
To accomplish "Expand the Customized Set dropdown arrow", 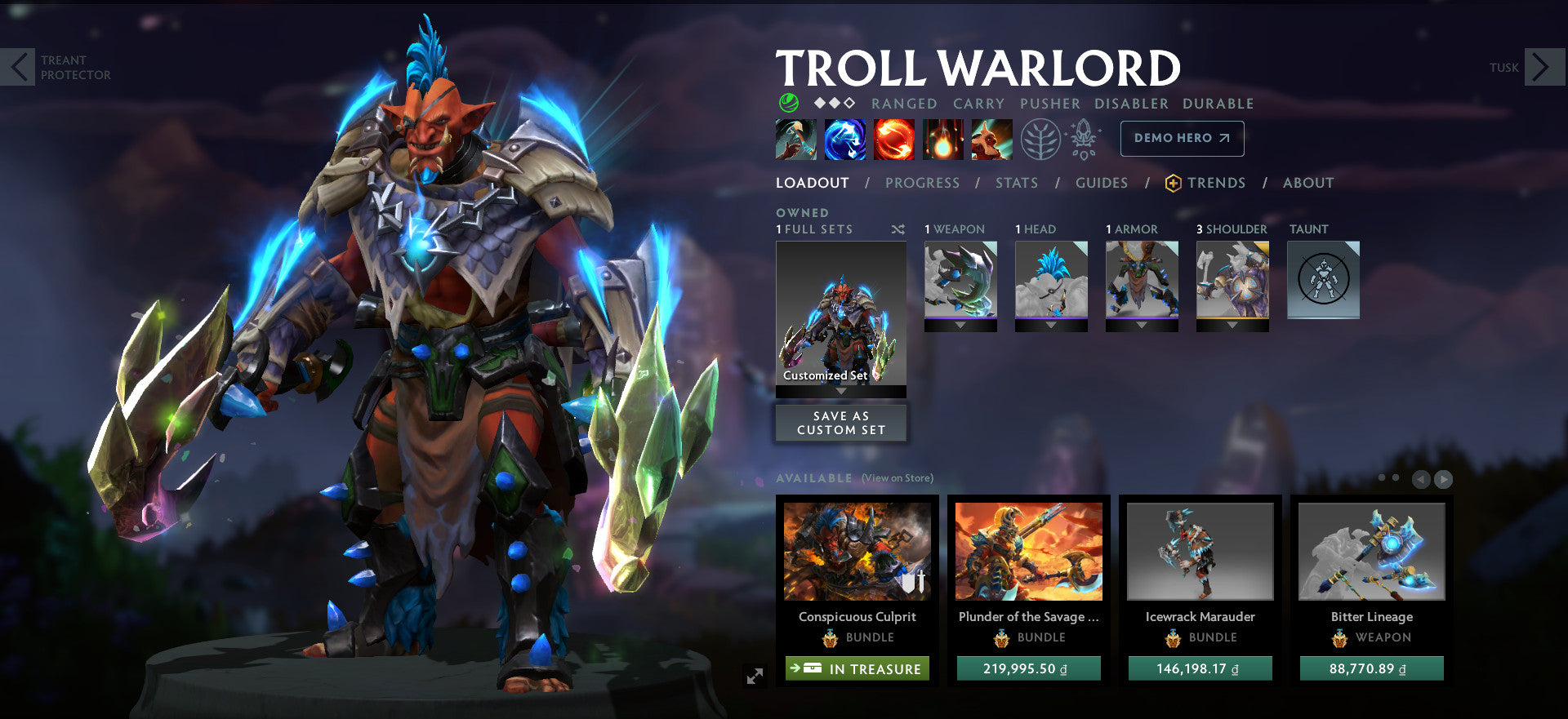I will [x=841, y=391].
